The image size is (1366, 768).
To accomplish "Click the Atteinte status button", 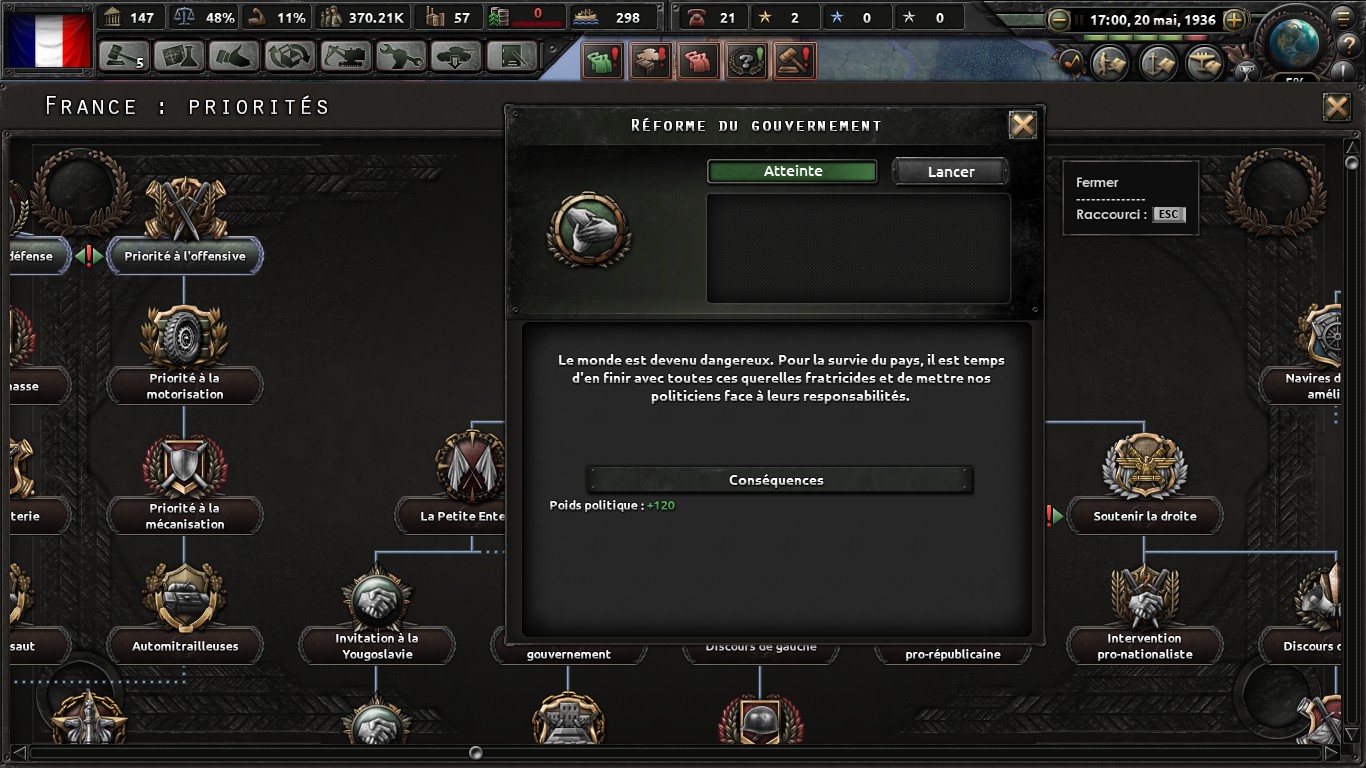I will (792, 172).
